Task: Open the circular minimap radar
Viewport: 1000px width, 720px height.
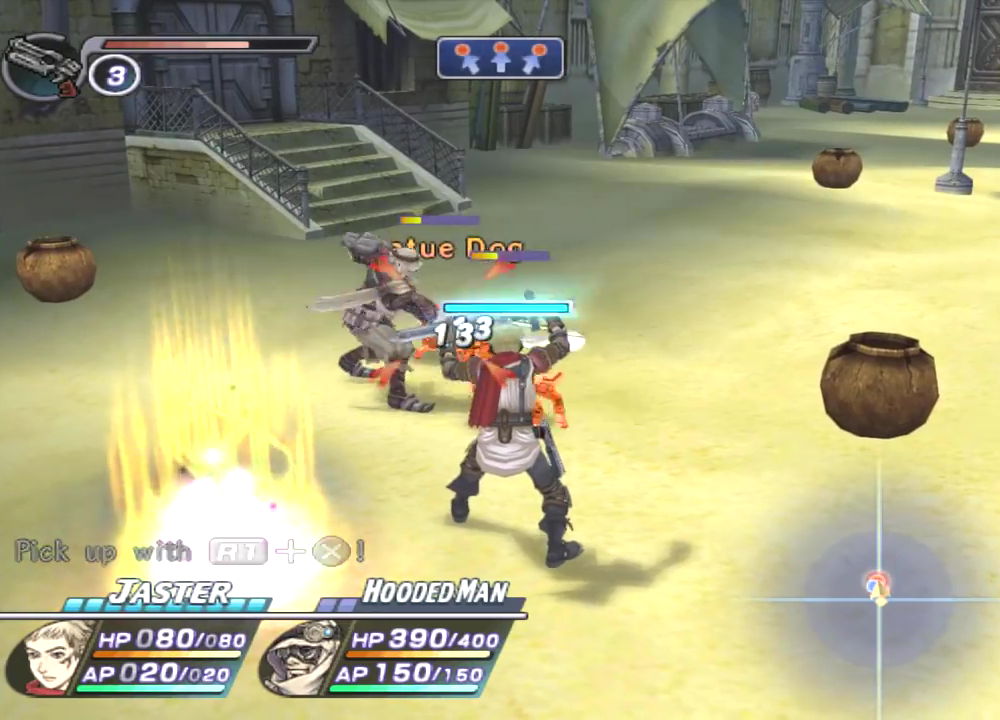Action: pyautogui.click(x=878, y=588)
